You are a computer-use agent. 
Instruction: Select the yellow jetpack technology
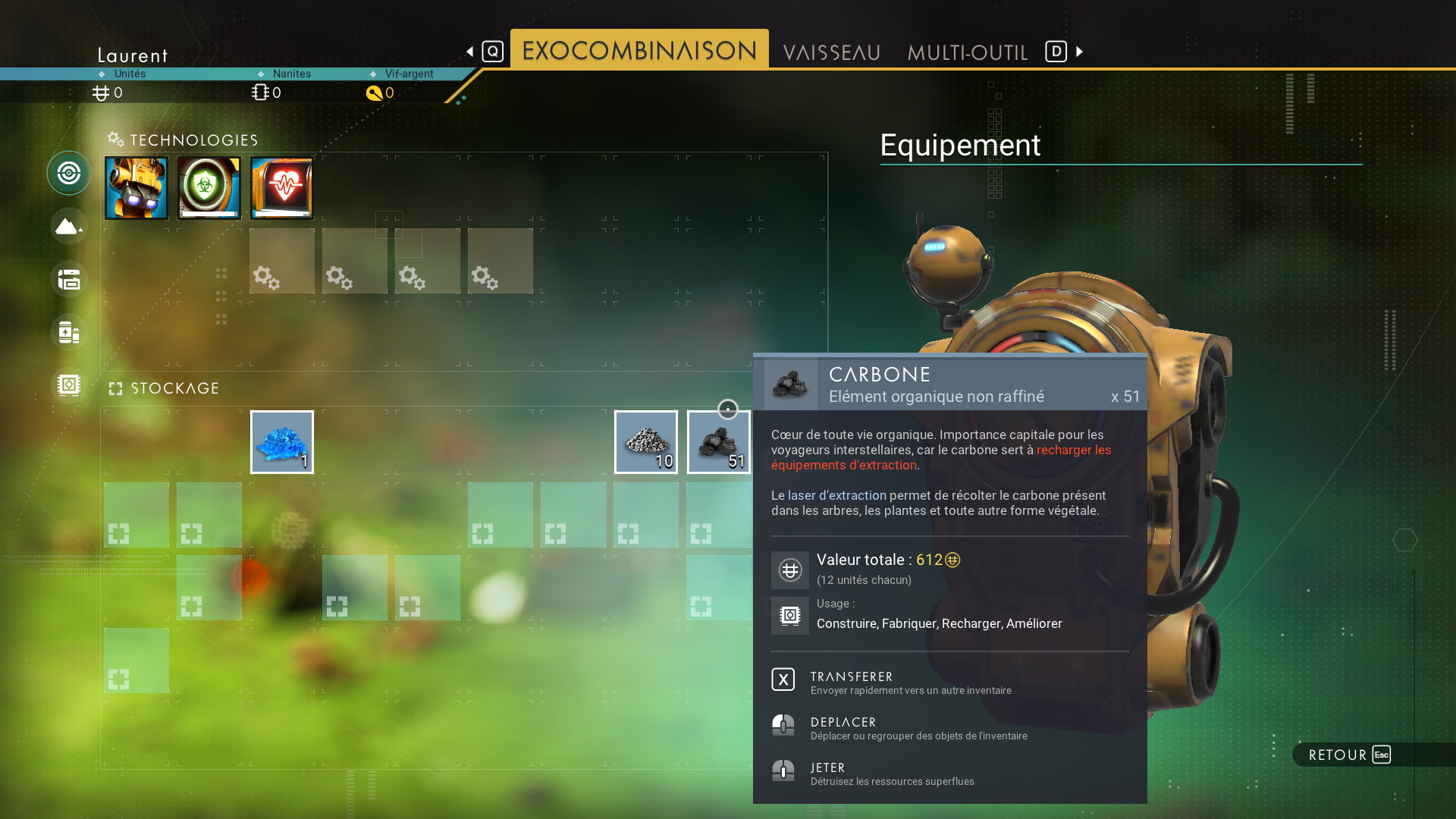tap(136, 188)
